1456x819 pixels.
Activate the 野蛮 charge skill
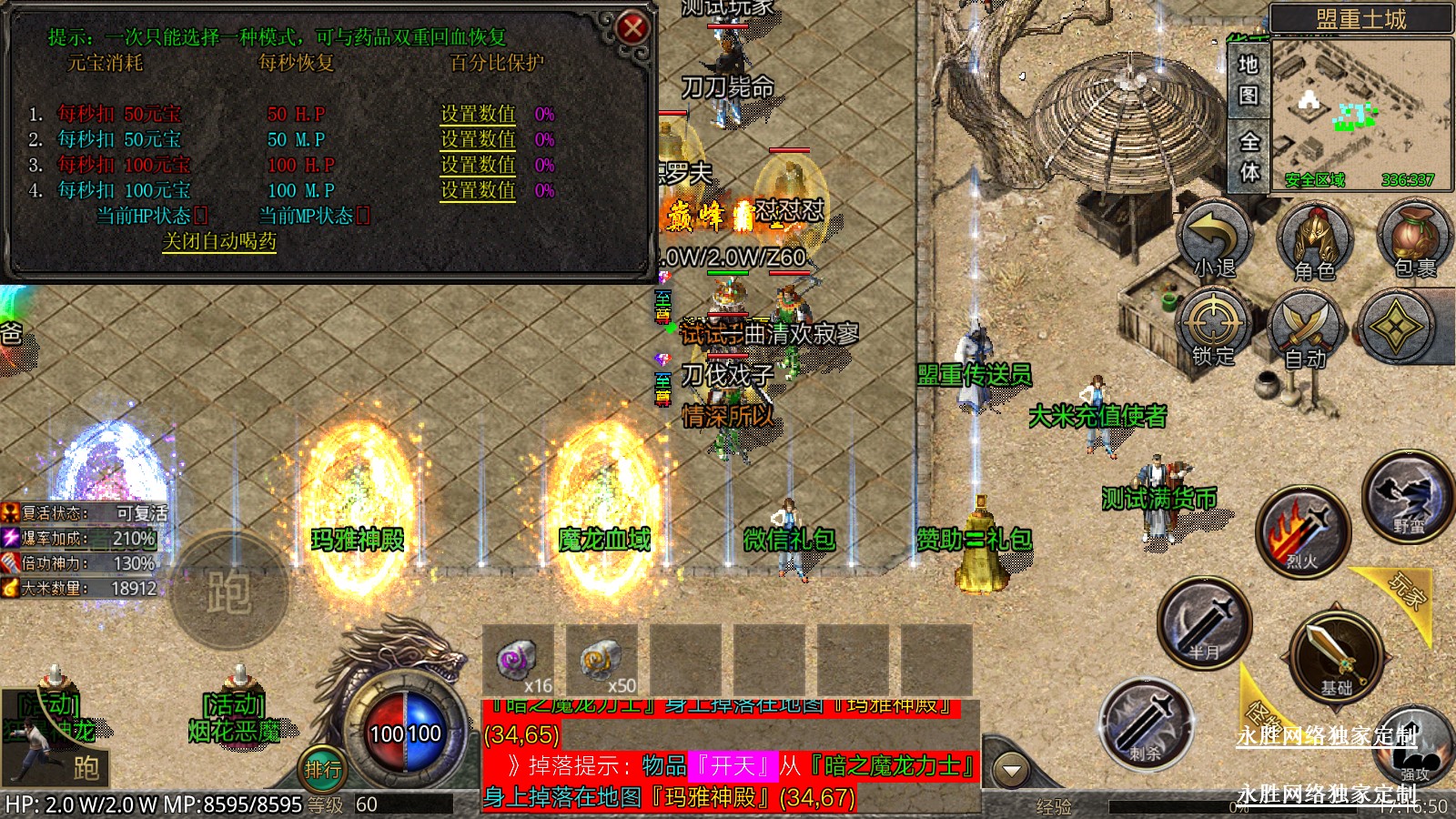pyautogui.click(x=1407, y=497)
